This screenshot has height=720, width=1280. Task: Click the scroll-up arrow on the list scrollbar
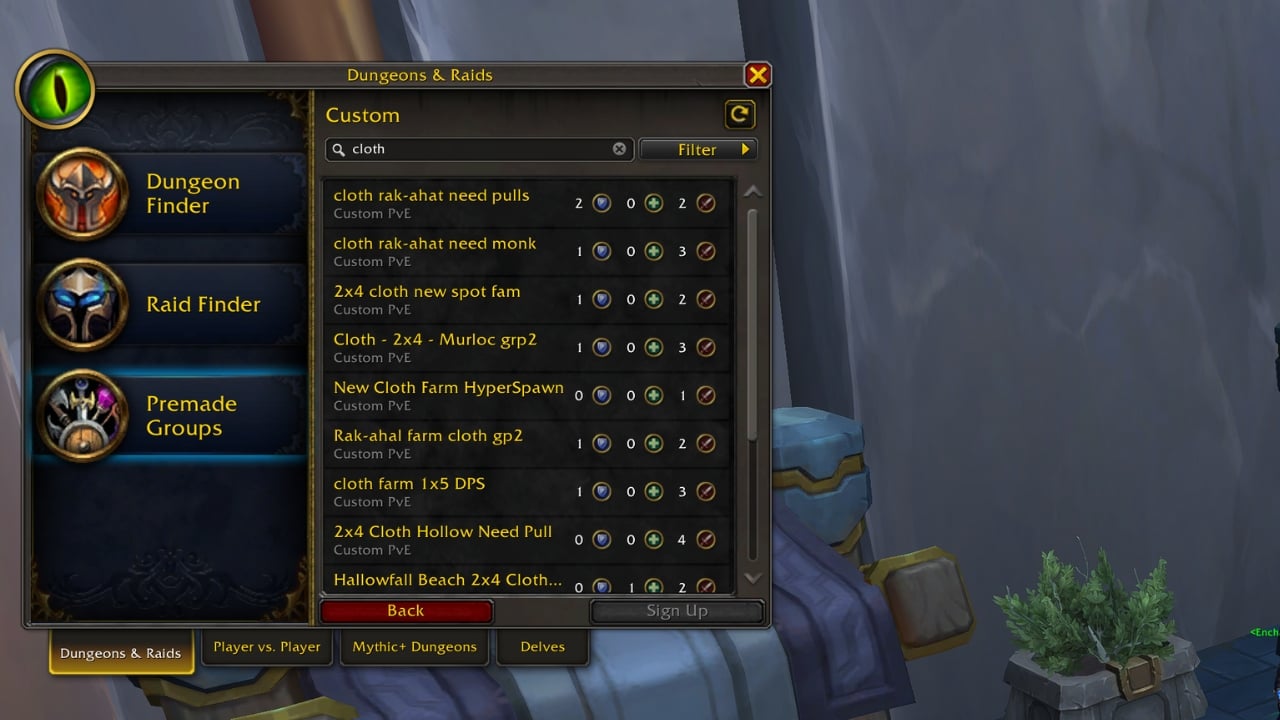click(x=755, y=190)
